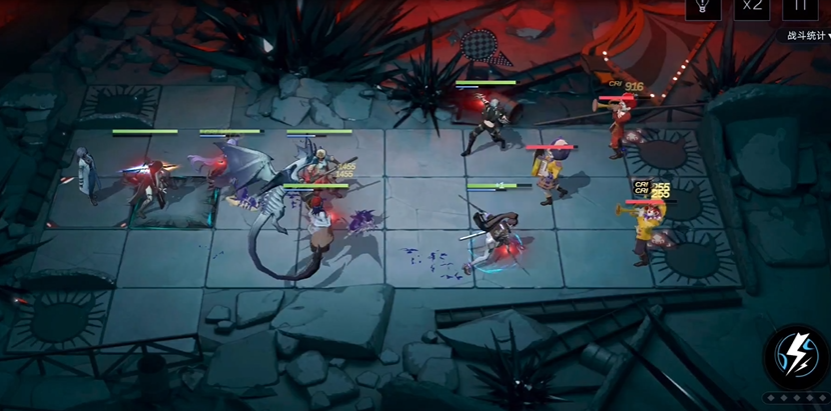Image resolution: width=831 pixels, height=411 pixels.
Task: Expand the 战斗统计 battle statistics dropdown
Action: 806,36
